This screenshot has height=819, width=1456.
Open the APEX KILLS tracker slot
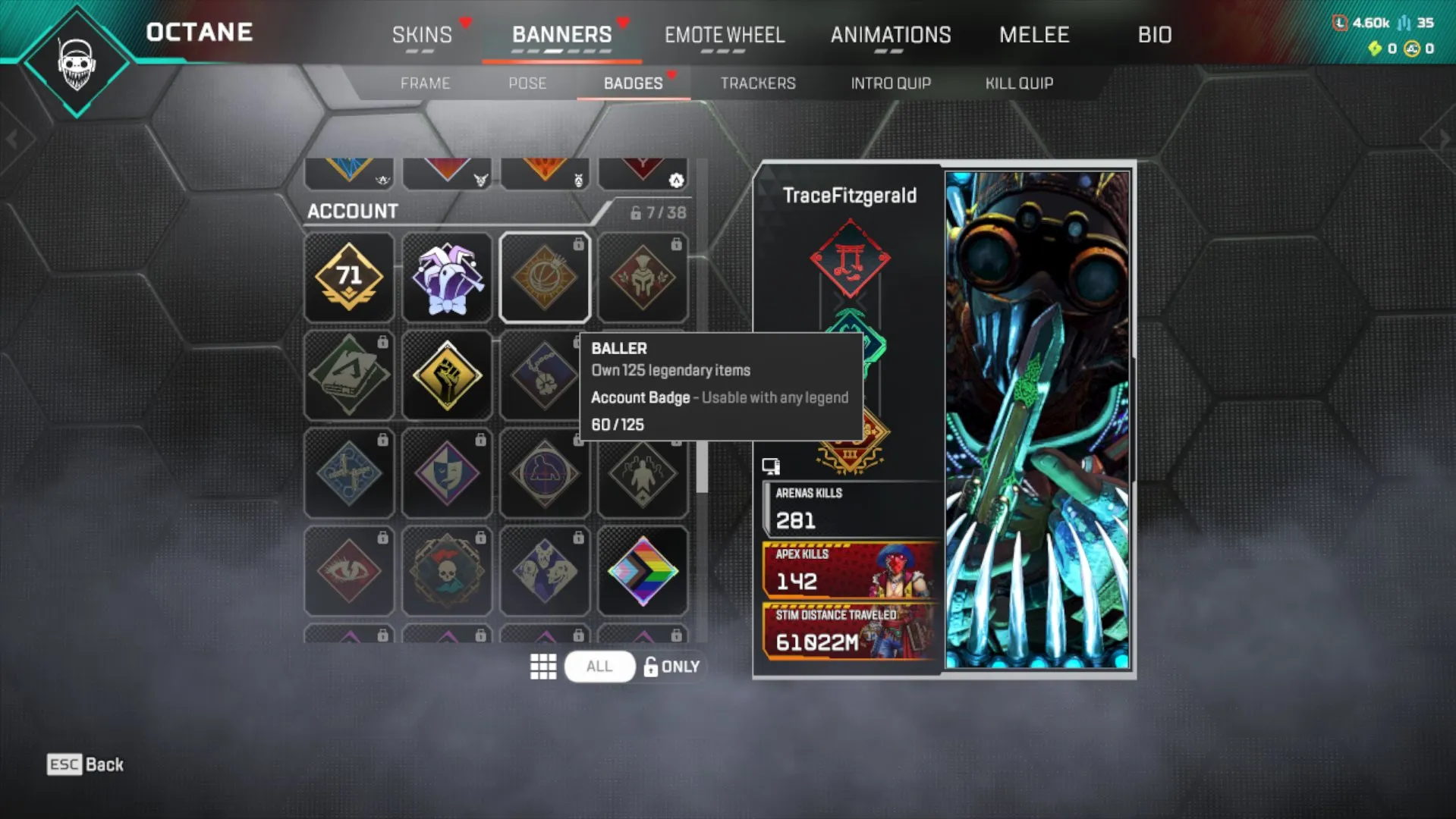(846, 573)
